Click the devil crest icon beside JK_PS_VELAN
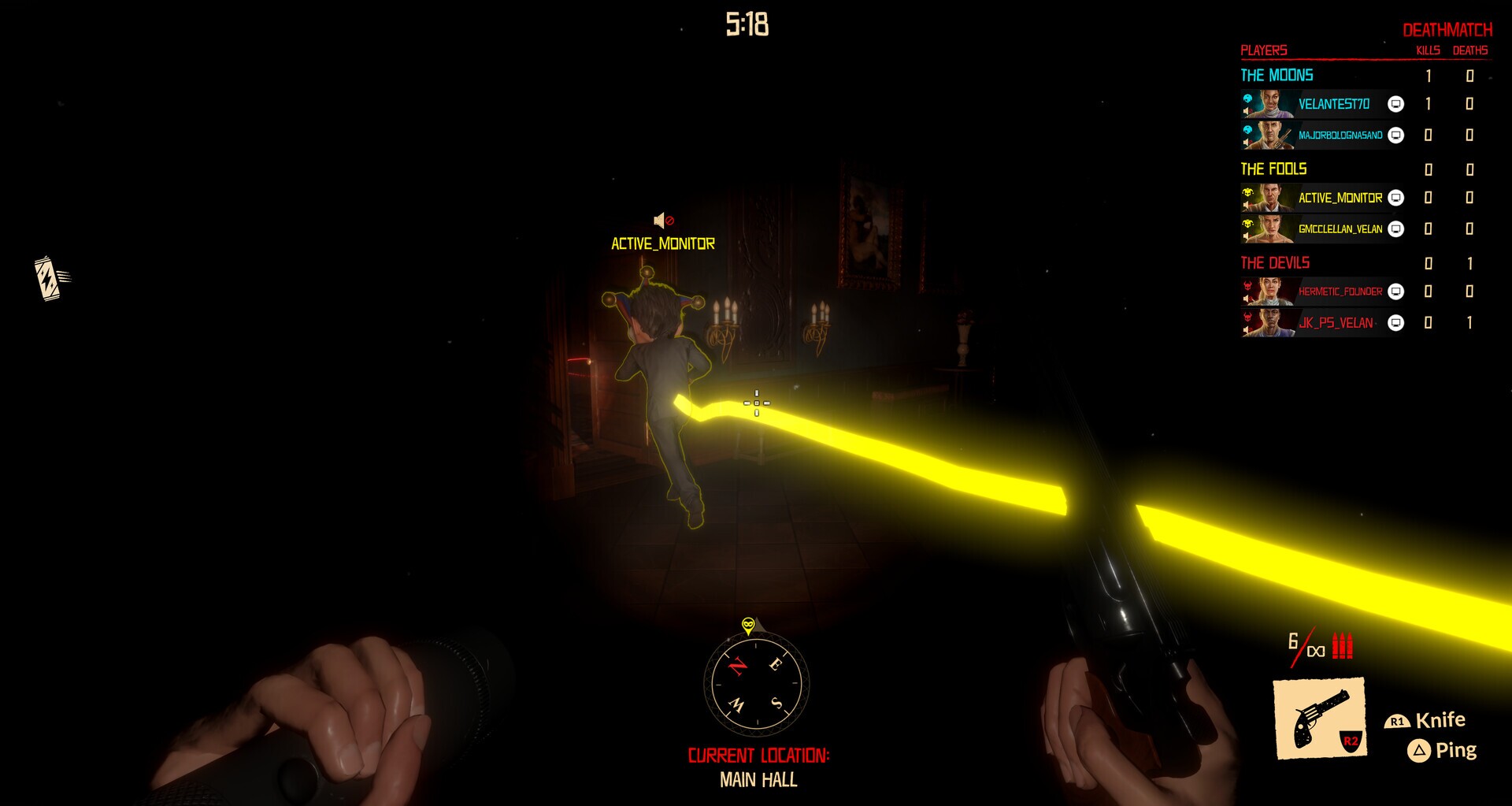This screenshot has width=1512, height=806. [x=1247, y=315]
